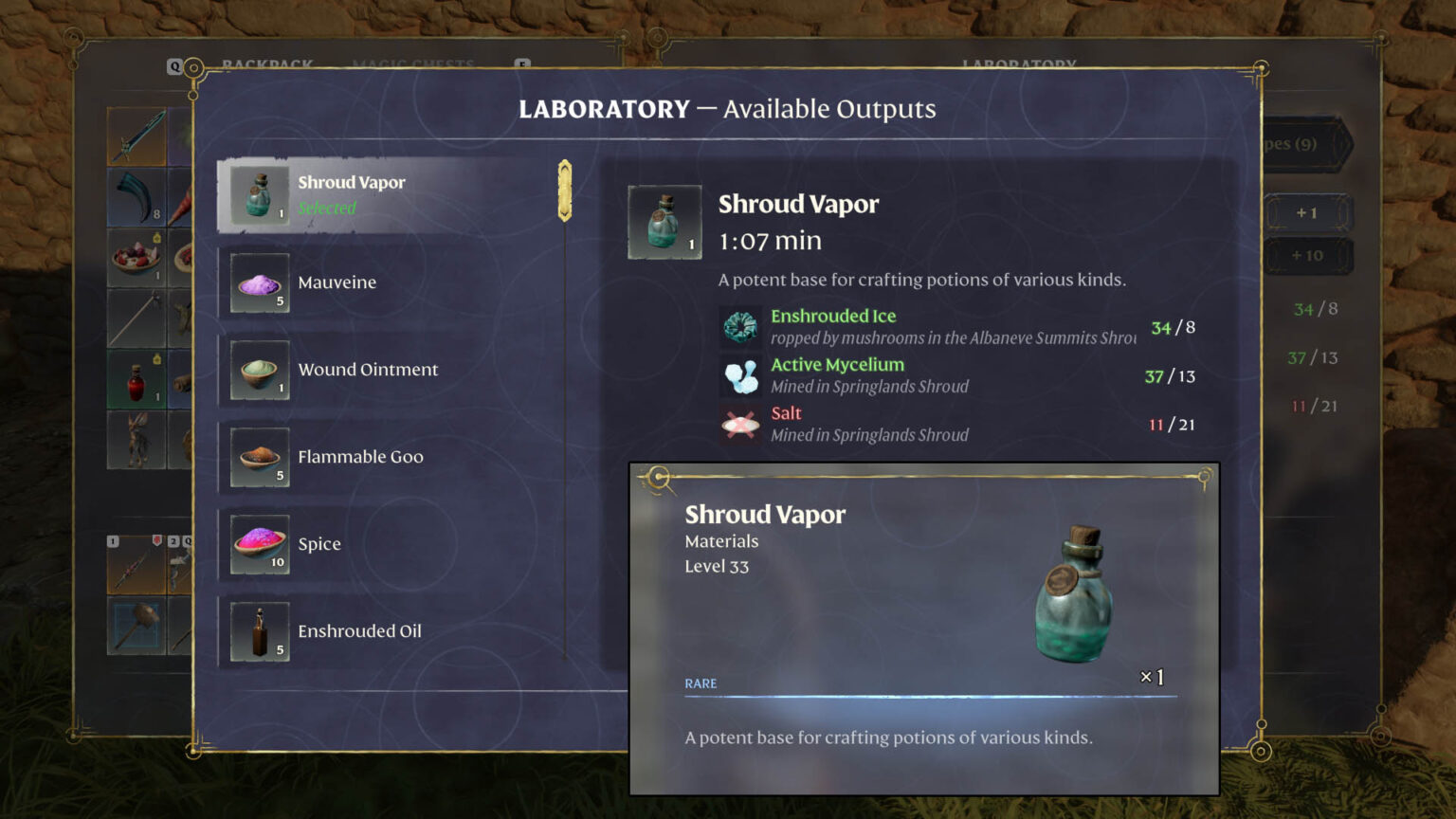Click the Wound Ointment bowl icon
Screen dimensions: 1456x819
[x=258, y=370]
